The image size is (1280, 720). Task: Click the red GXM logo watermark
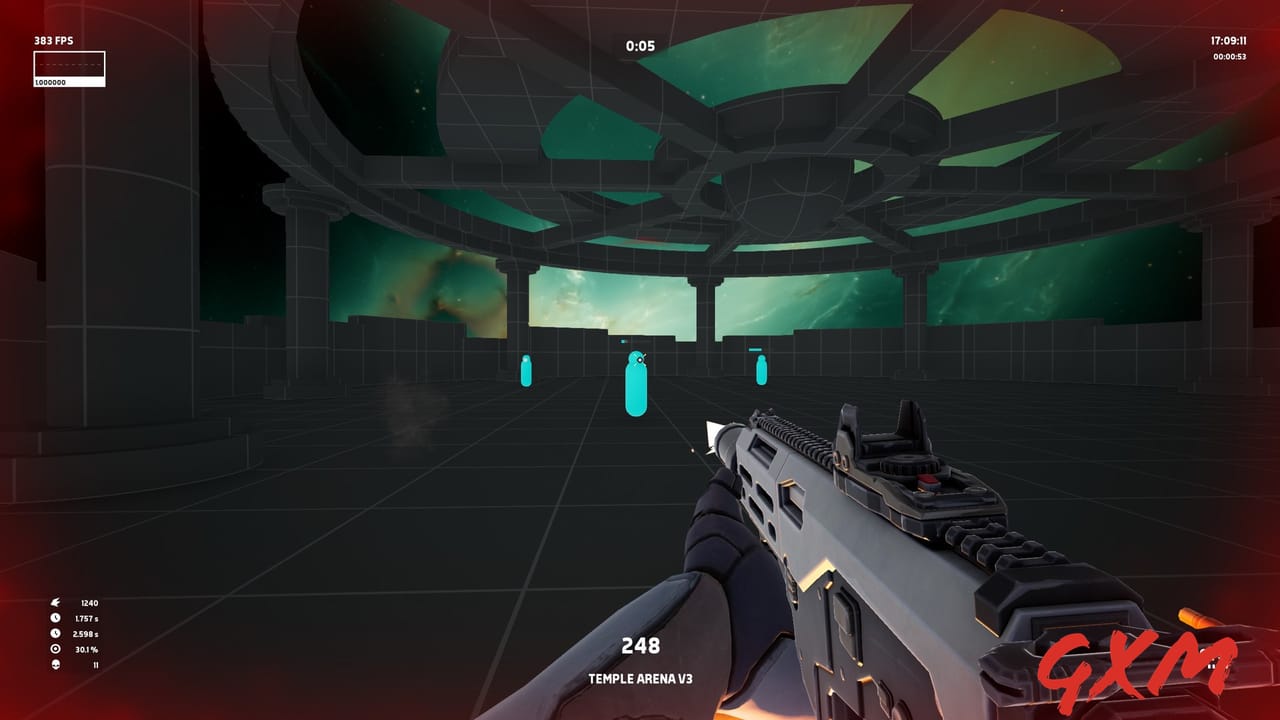coord(1135,665)
